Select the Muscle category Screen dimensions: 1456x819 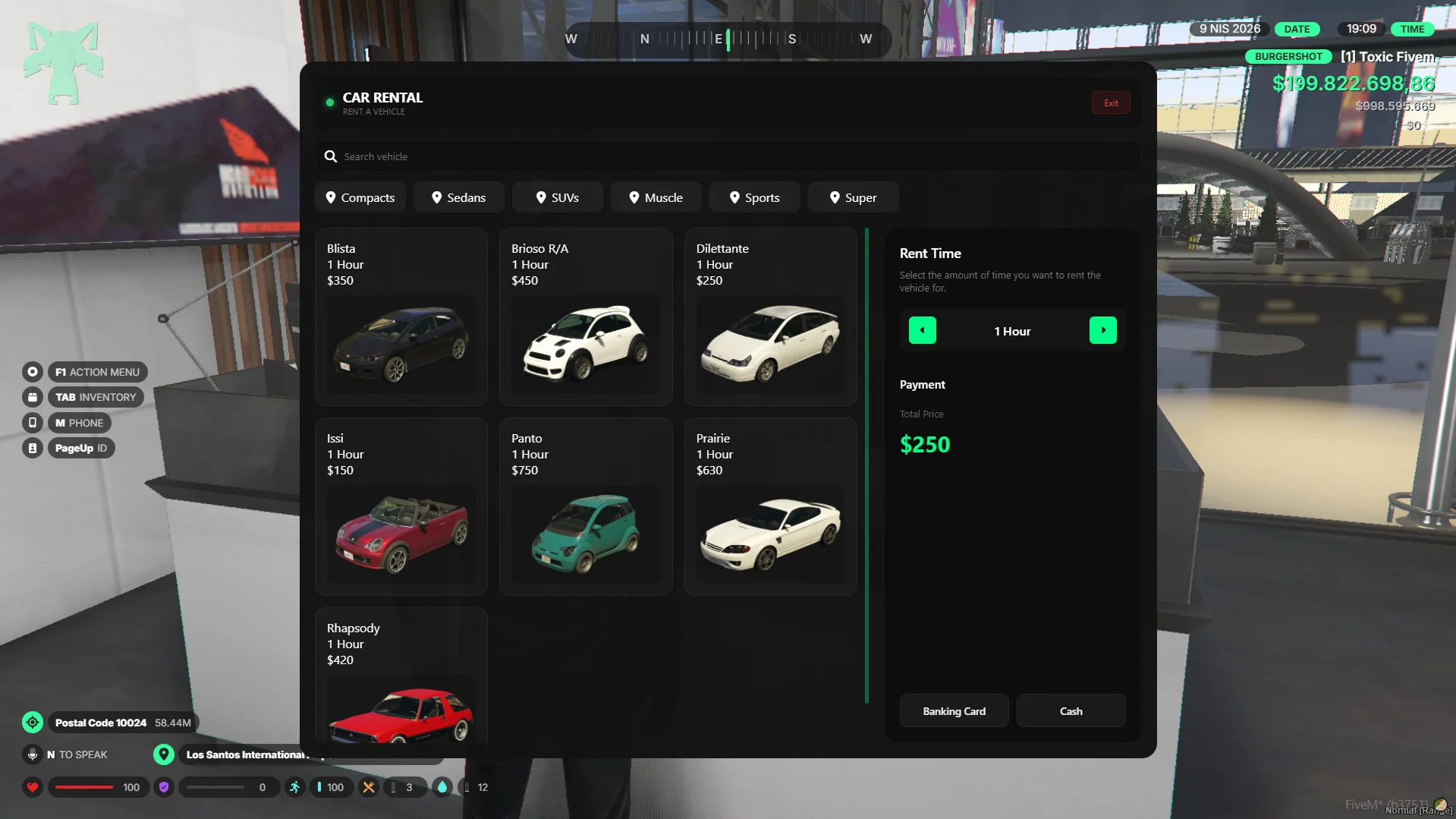[656, 197]
